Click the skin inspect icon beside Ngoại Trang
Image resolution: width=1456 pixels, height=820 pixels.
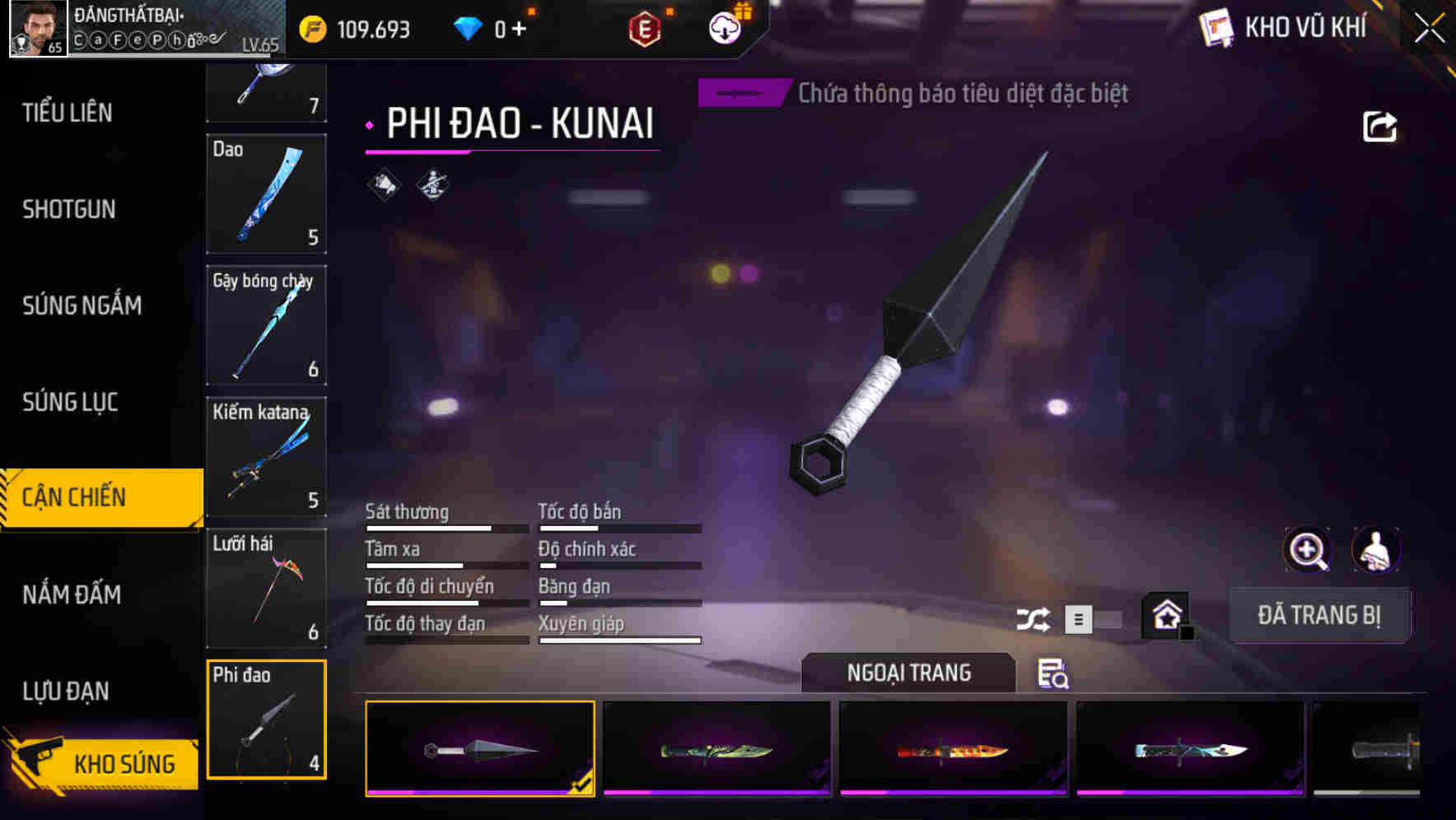pos(1053,675)
